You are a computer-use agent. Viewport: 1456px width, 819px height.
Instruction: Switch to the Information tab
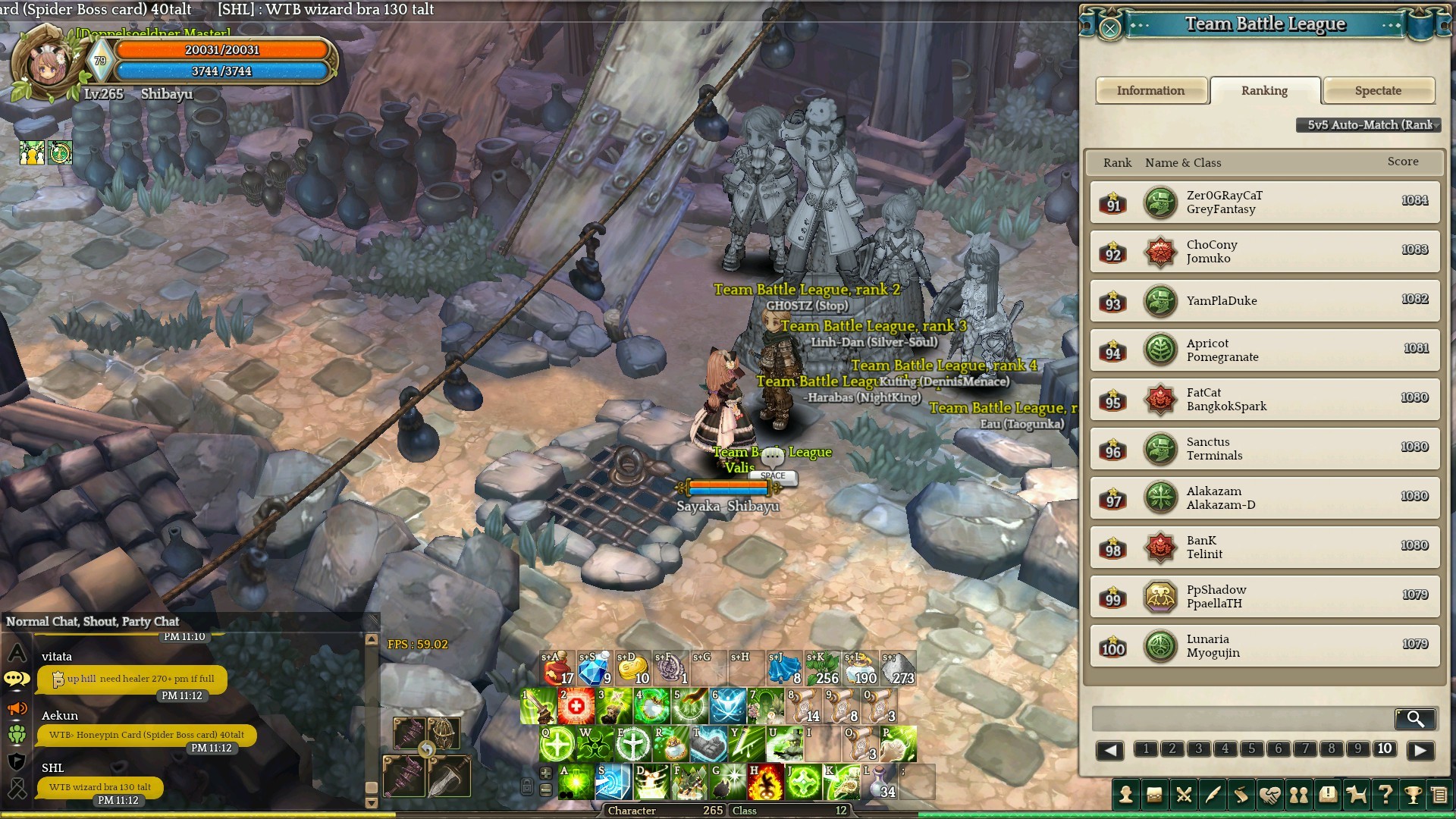click(x=1150, y=91)
